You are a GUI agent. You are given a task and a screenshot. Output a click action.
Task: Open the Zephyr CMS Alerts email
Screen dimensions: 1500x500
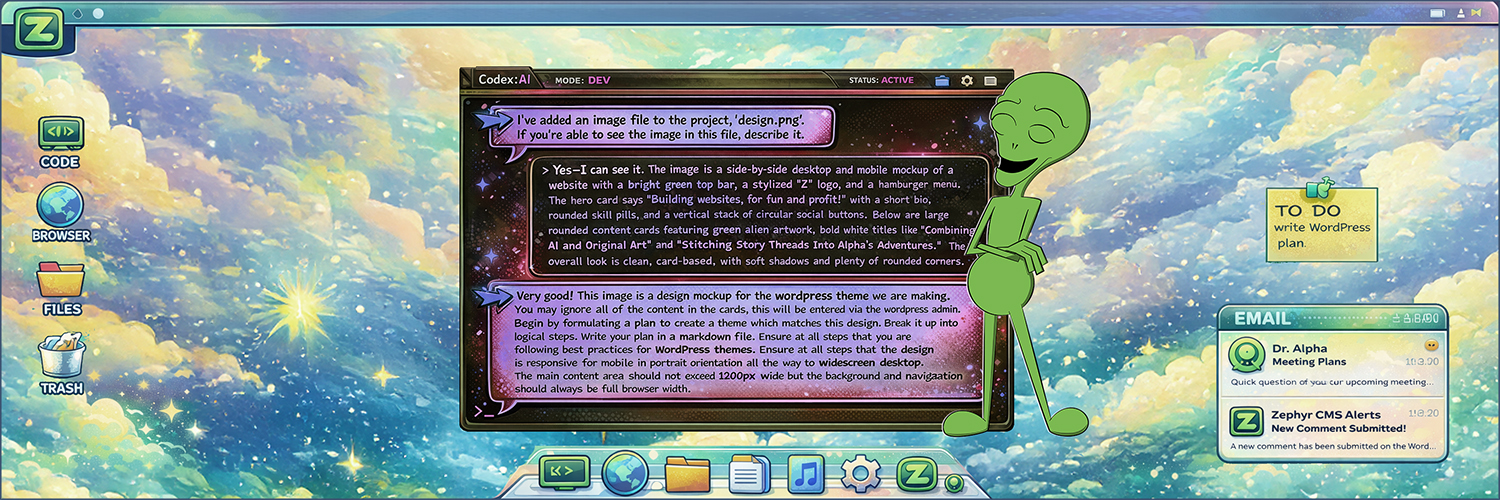(x=1332, y=429)
